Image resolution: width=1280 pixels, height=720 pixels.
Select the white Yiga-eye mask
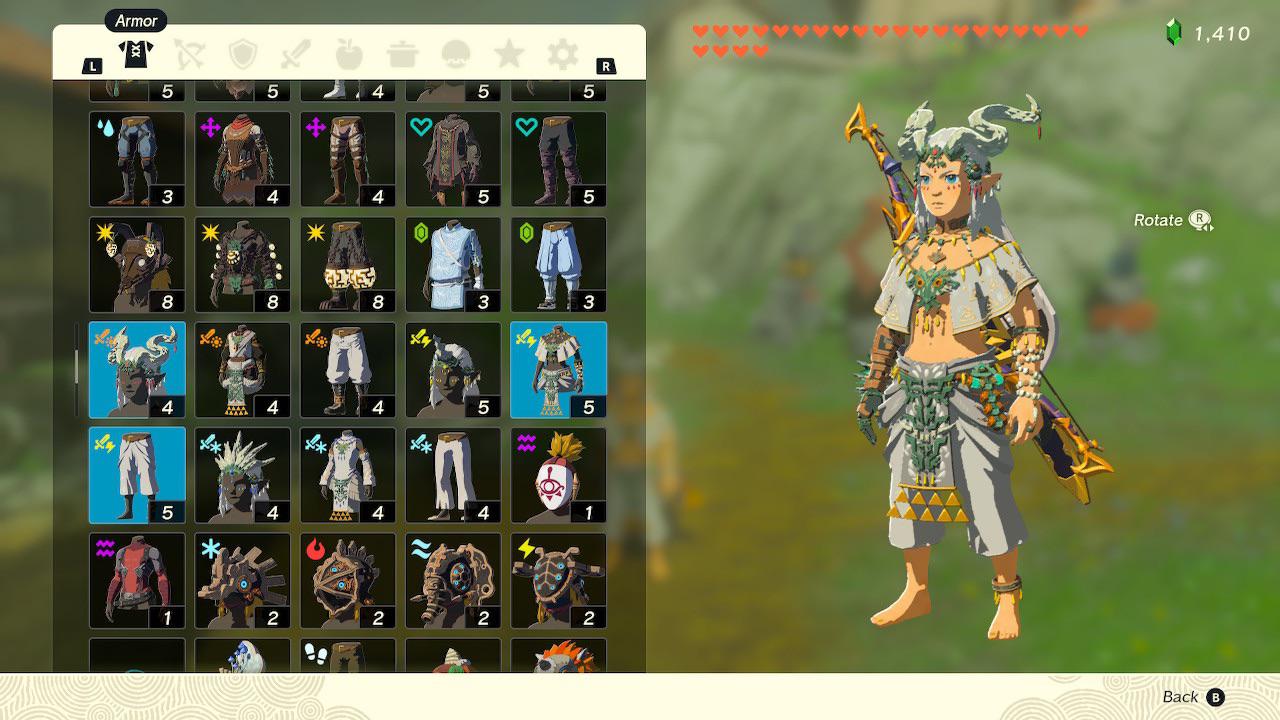point(559,475)
